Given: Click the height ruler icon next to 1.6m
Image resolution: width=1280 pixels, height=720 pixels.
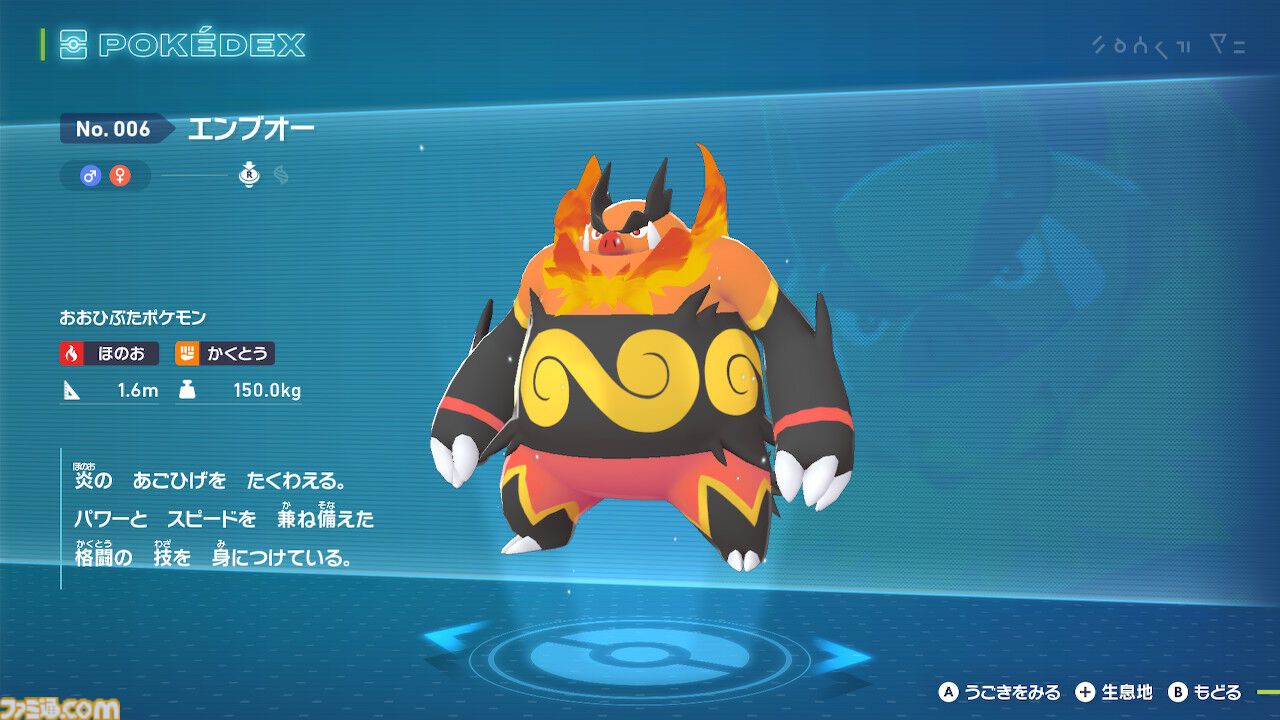Looking at the screenshot, I should pos(70,392).
